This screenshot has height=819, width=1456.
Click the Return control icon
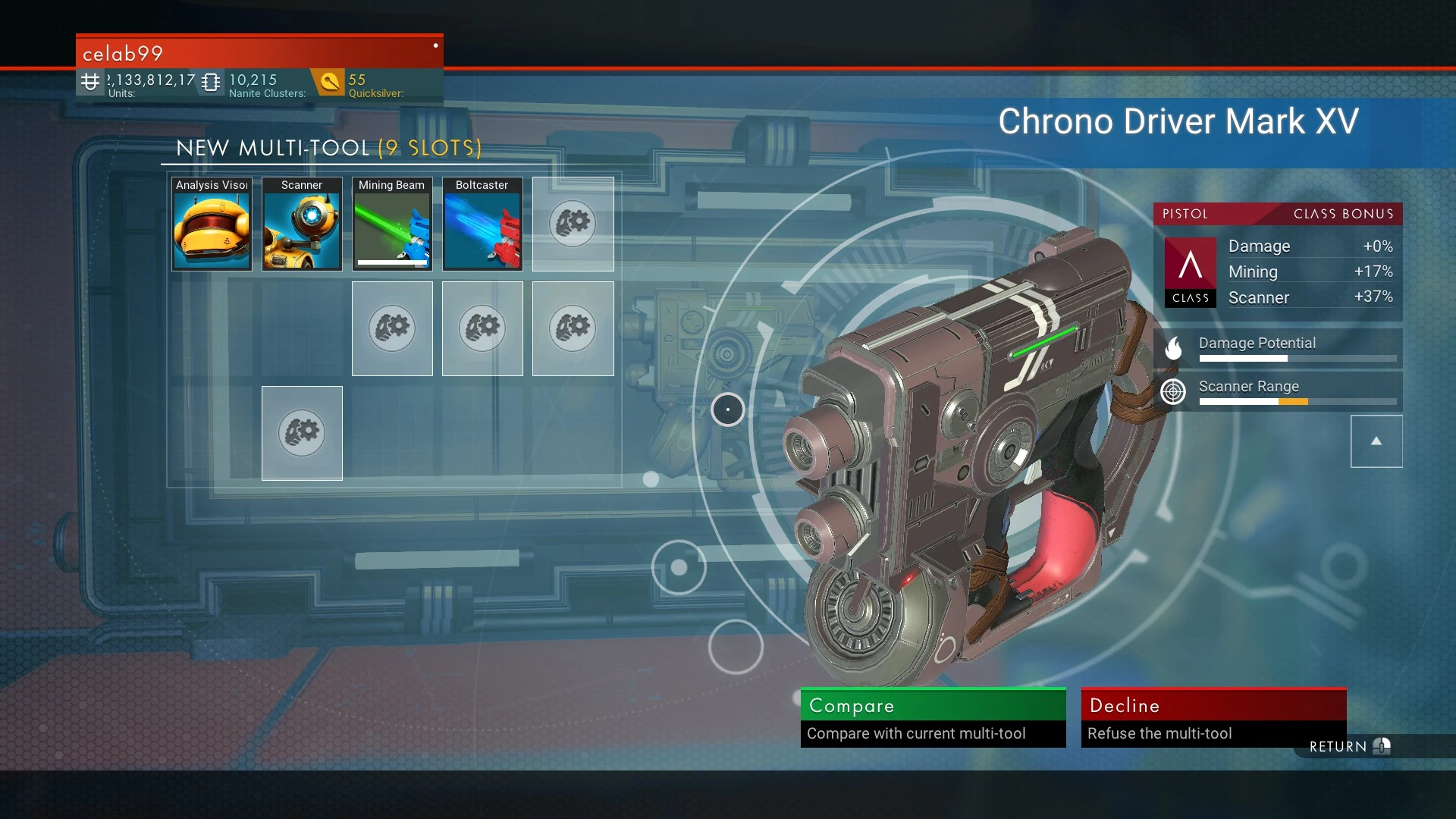pyautogui.click(x=1382, y=746)
